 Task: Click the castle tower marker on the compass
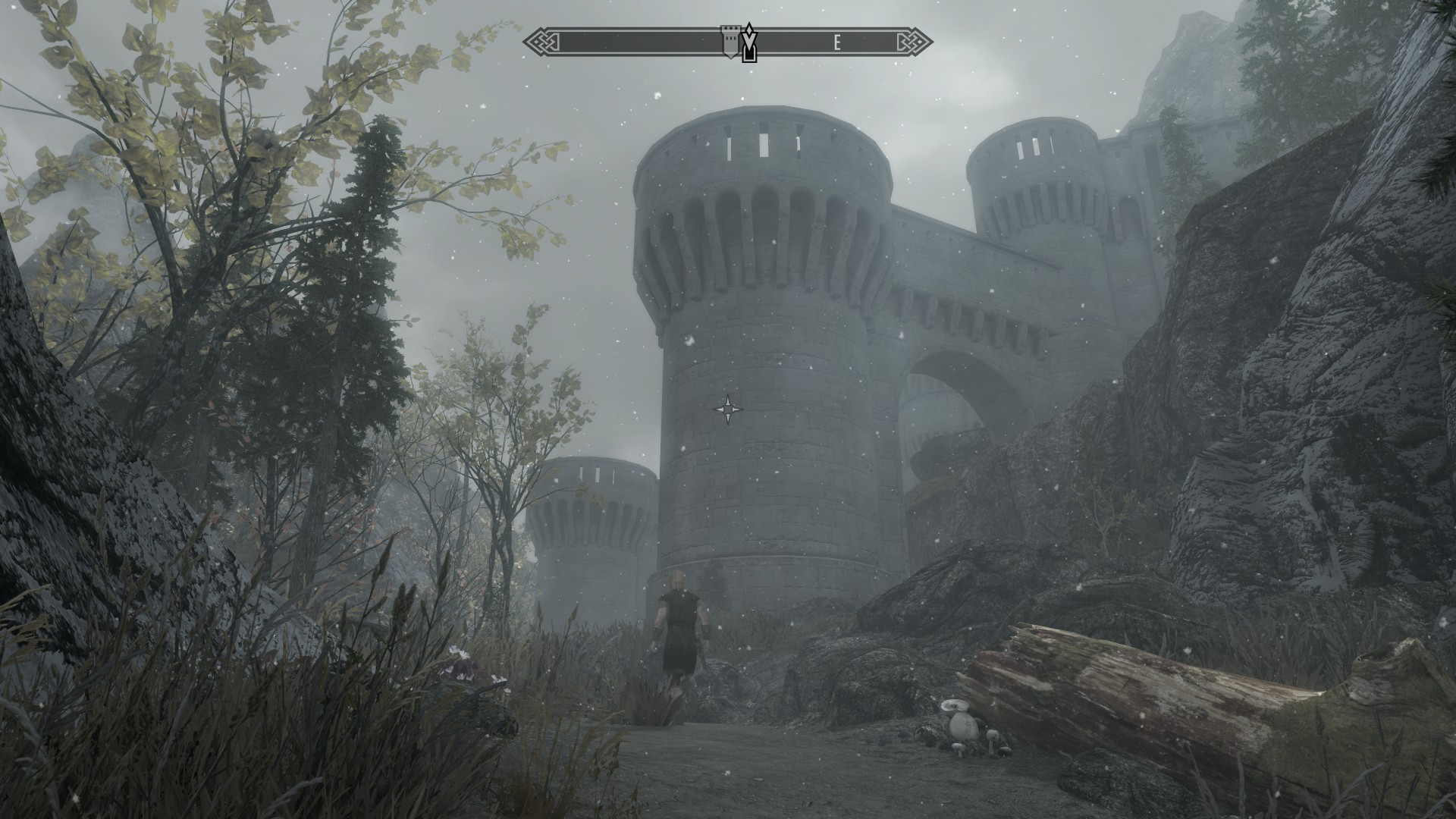pos(729,42)
